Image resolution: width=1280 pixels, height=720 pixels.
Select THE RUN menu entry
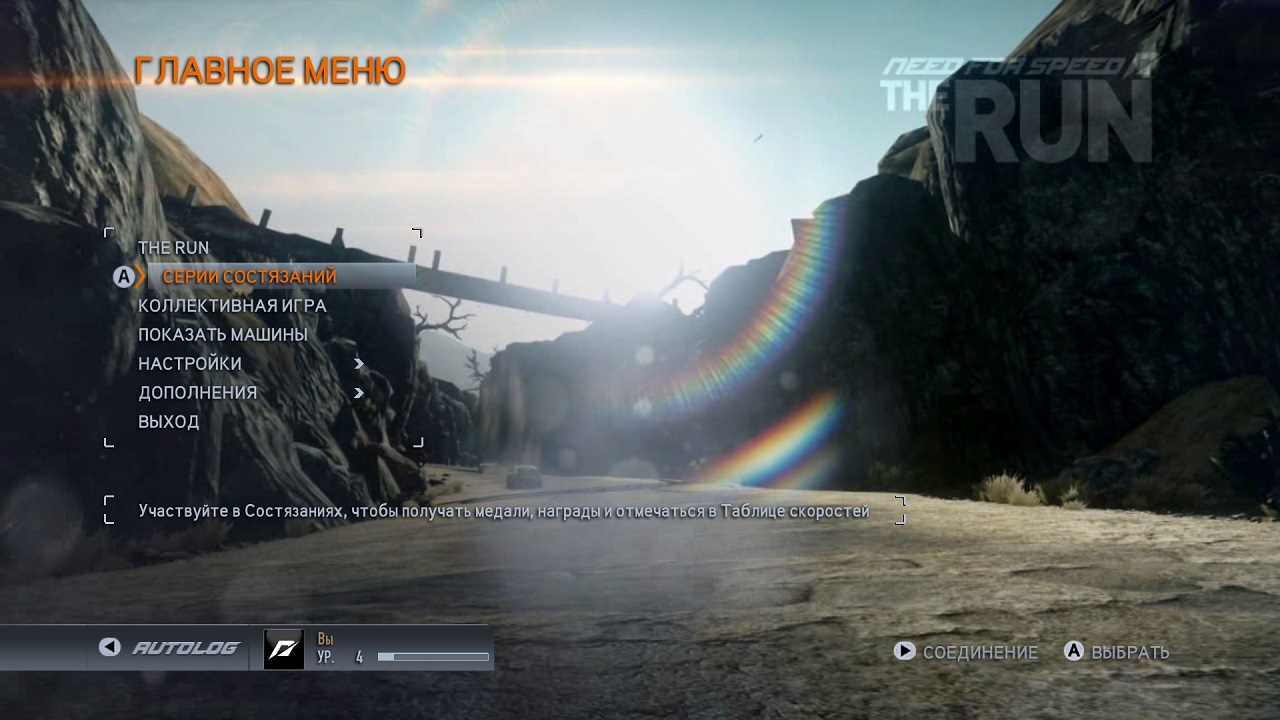pyautogui.click(x=174, y=247)
